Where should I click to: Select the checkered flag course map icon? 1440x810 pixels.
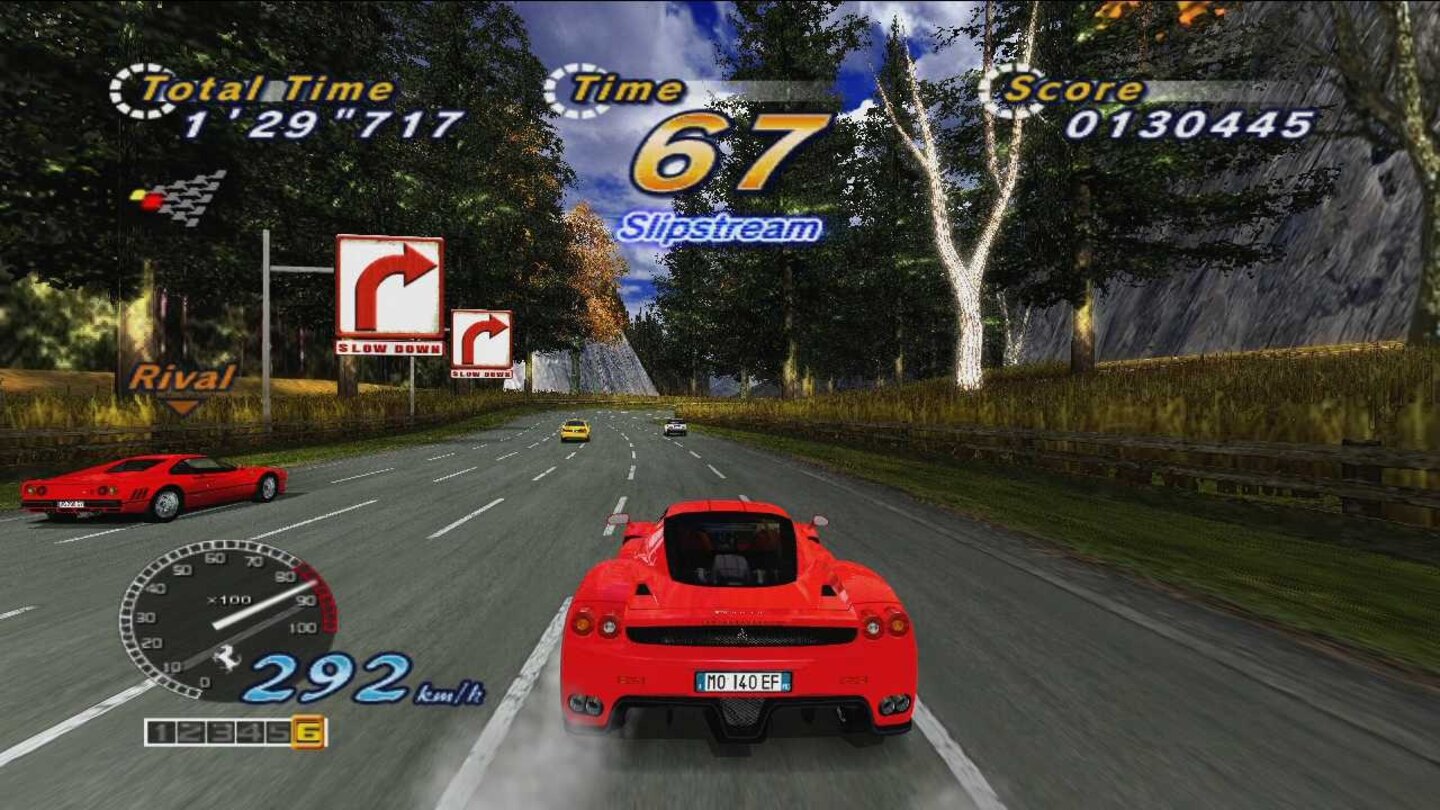[x=166, y=198]
